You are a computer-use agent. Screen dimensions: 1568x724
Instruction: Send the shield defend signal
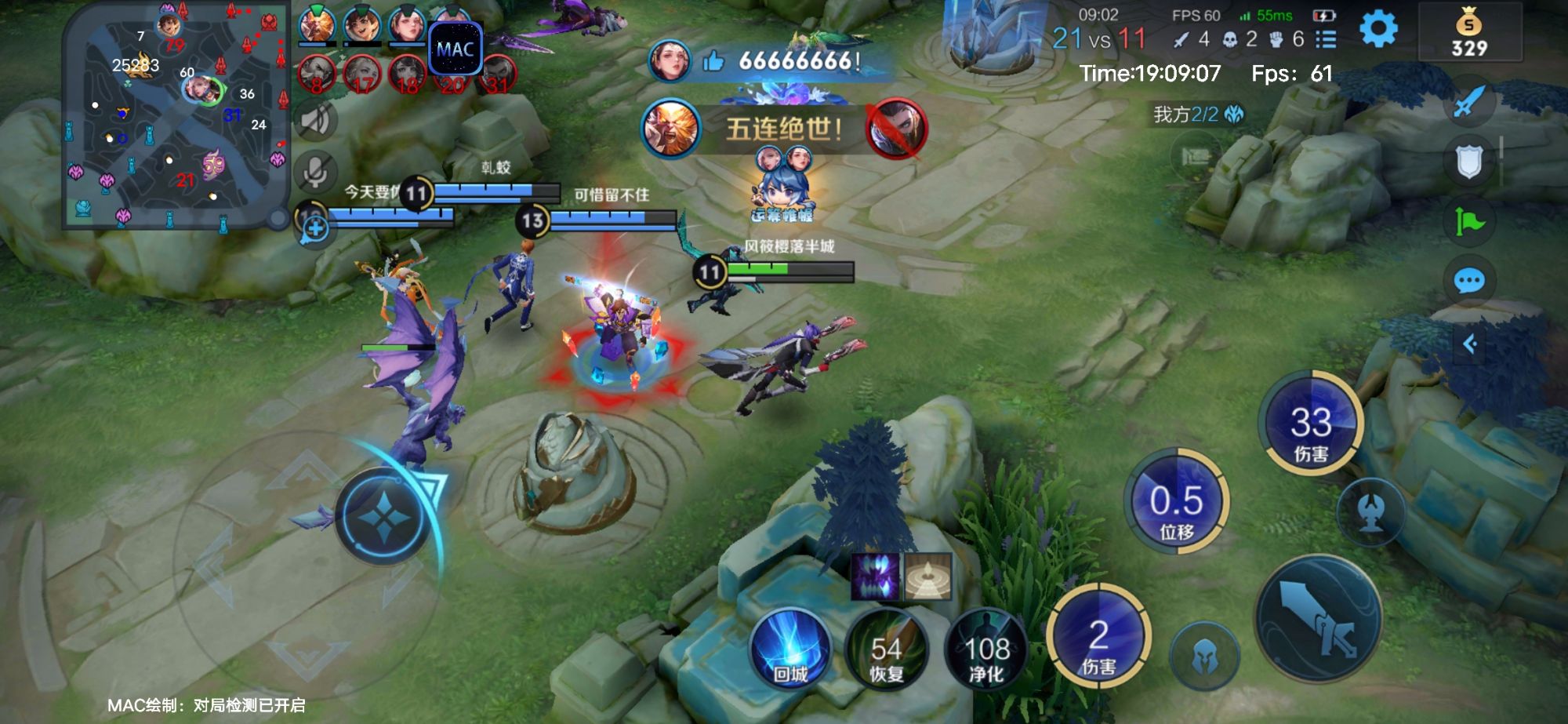1468,162
